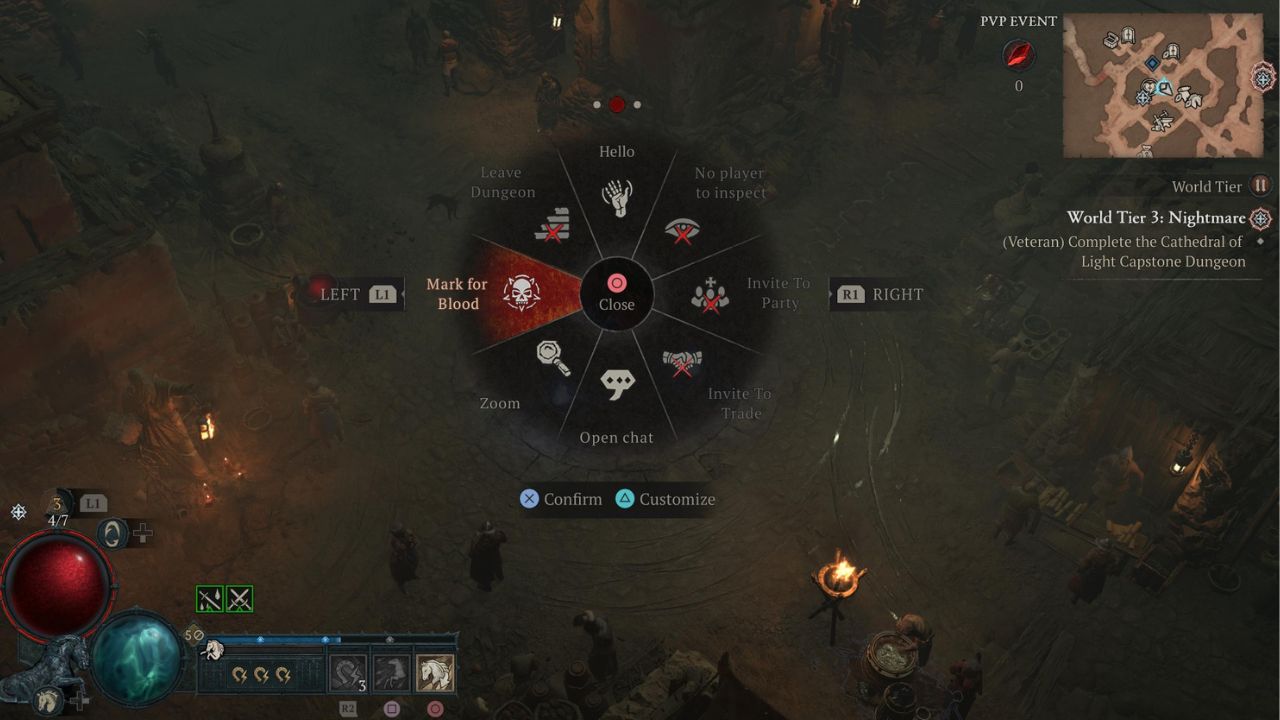The width and height of the screenshot is (1280, 720).
Task: Select the Invite To Trade handshake icon
Action: tap(683, 362)
